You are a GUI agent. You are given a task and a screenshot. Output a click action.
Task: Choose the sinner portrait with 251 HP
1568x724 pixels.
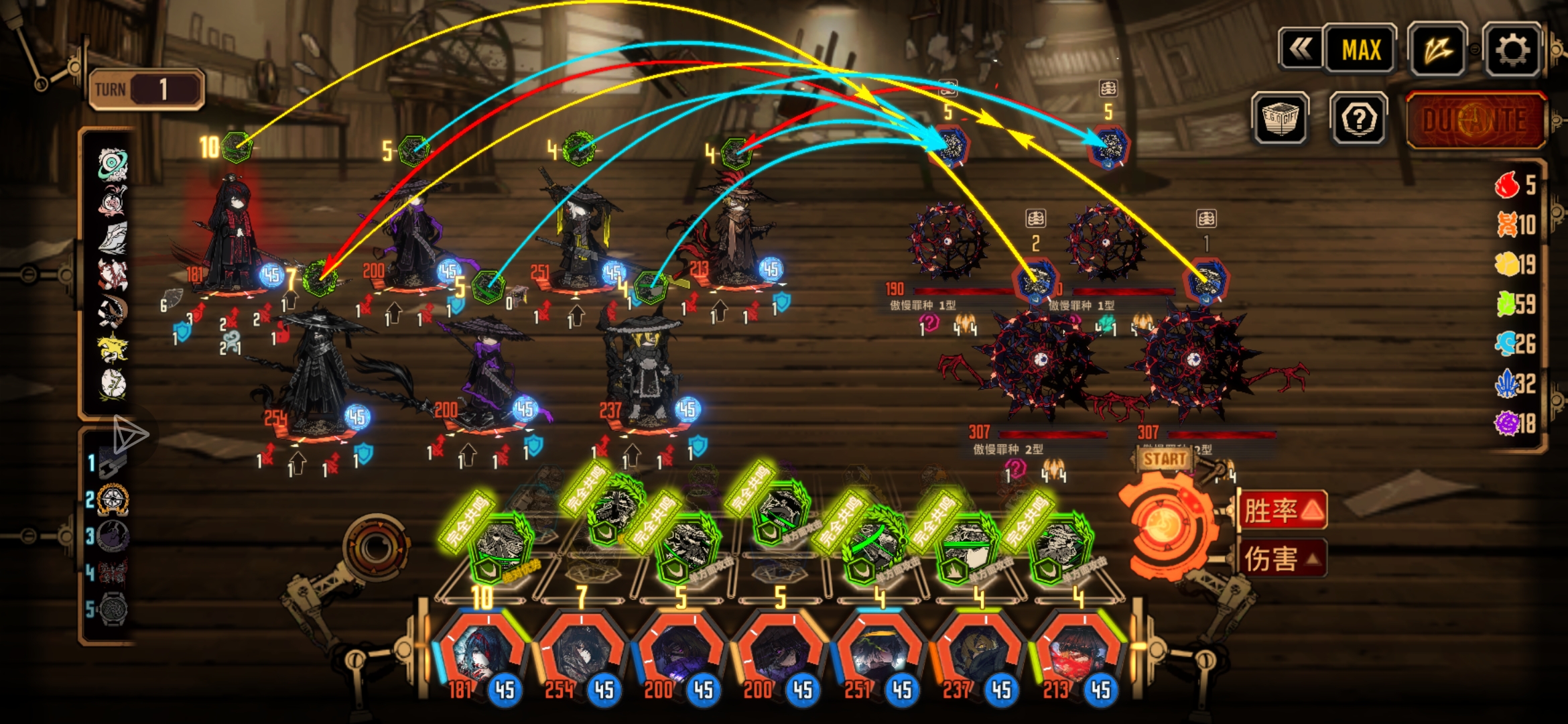tap(878, 654)
